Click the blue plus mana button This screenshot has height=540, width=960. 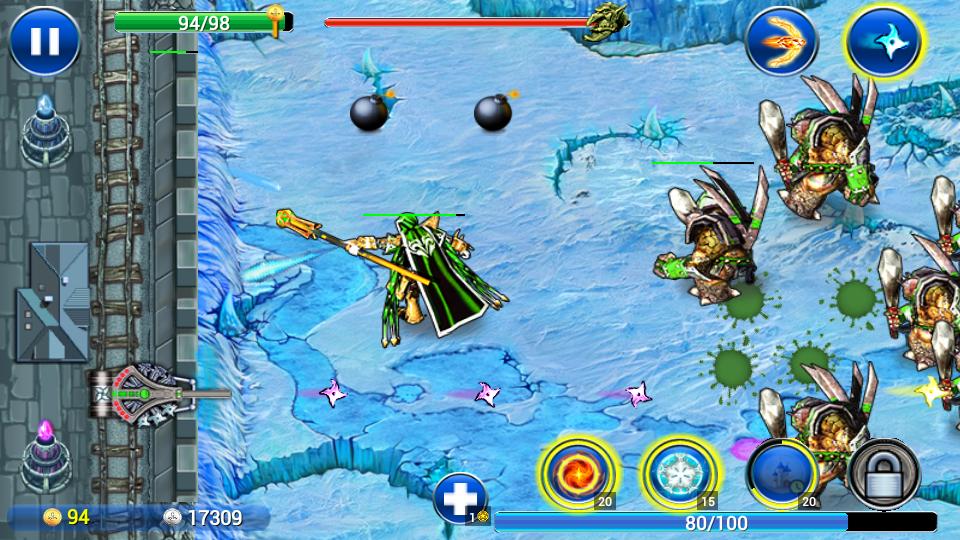click(461, 497)
